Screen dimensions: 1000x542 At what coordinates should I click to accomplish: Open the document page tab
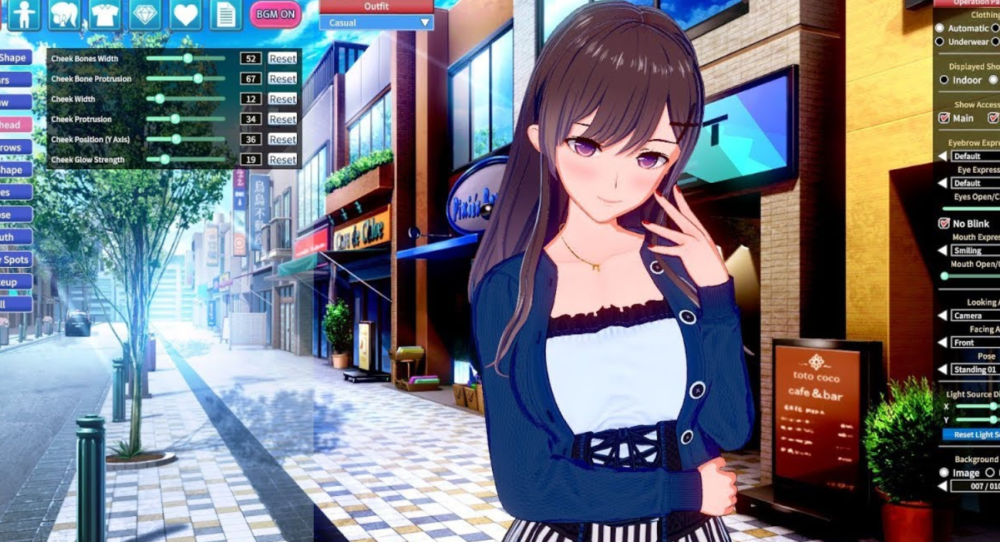point(225,15)
